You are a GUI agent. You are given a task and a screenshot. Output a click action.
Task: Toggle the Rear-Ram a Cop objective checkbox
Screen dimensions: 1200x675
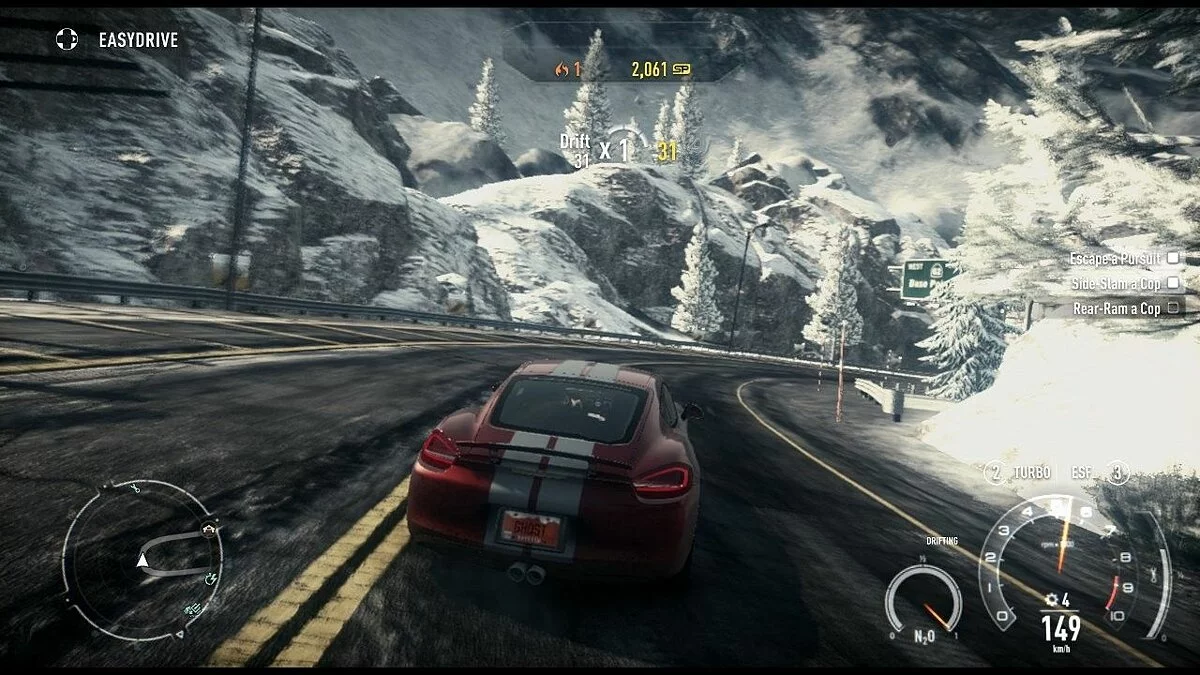pos(1173,309)
